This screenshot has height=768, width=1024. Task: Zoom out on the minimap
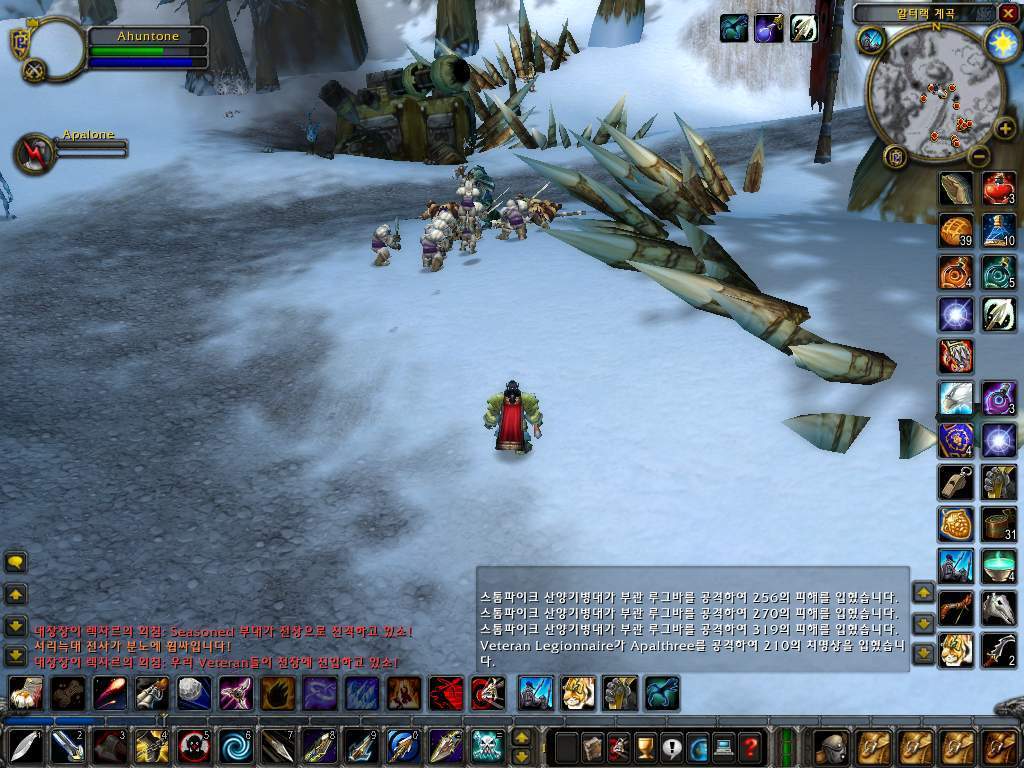979,156
